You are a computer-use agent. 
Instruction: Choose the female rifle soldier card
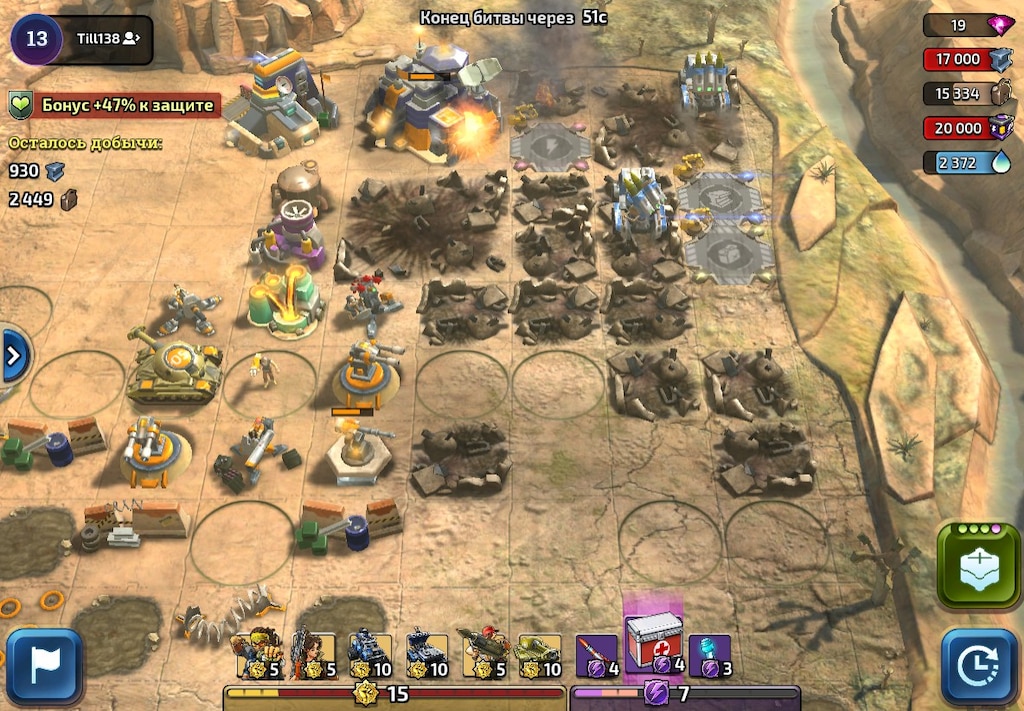[x=314, y=654]
